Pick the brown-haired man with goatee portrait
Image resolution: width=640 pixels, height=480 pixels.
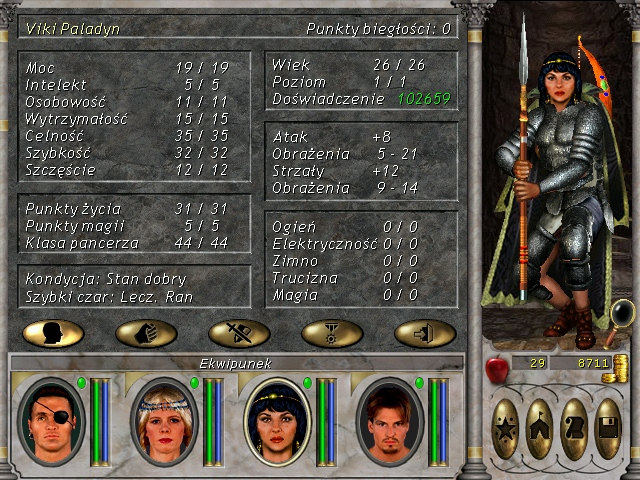click(390, 422)
